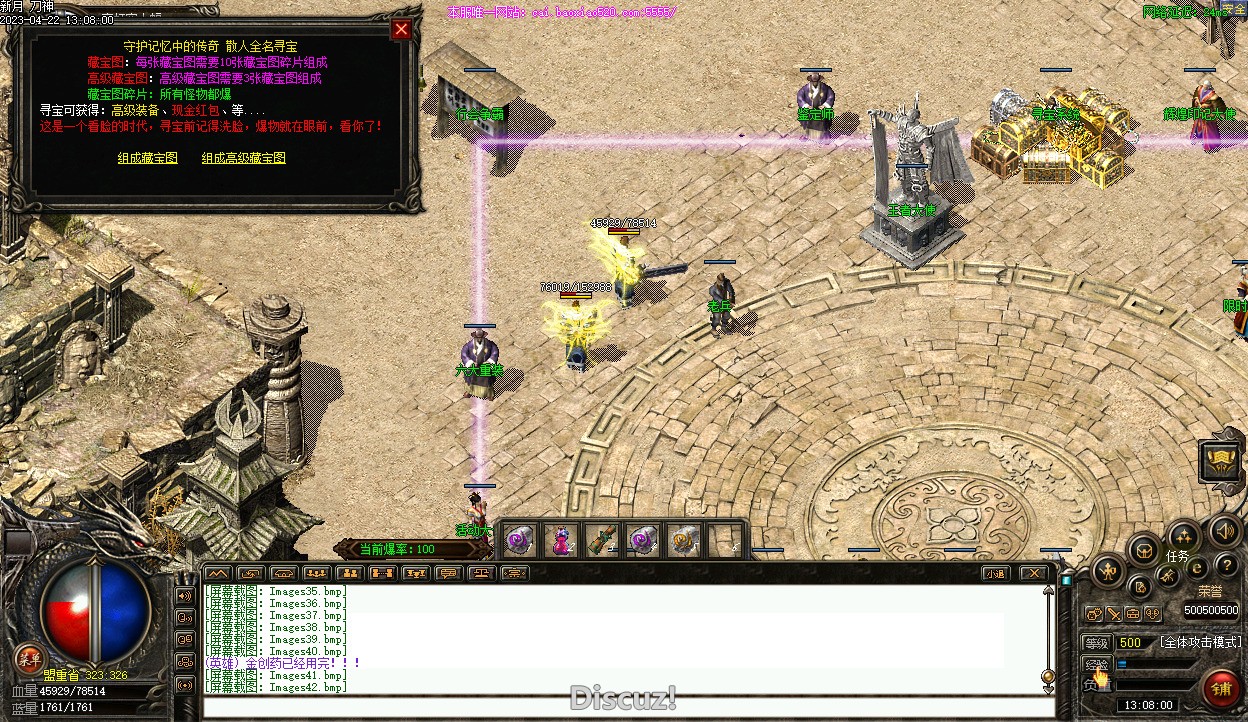Click the 小退 logout button

994,574
